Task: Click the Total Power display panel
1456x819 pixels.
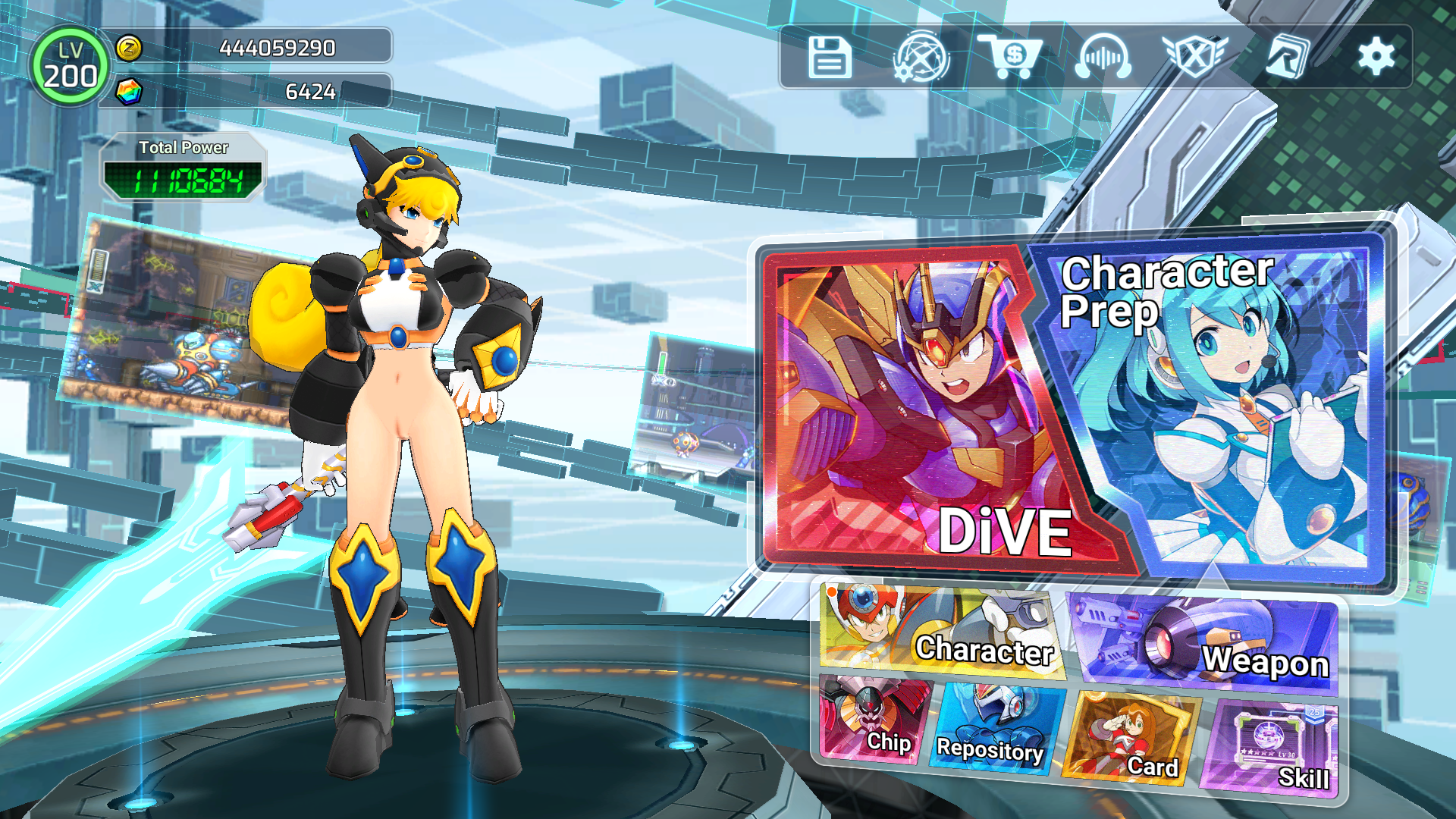Action: (183, 168)
